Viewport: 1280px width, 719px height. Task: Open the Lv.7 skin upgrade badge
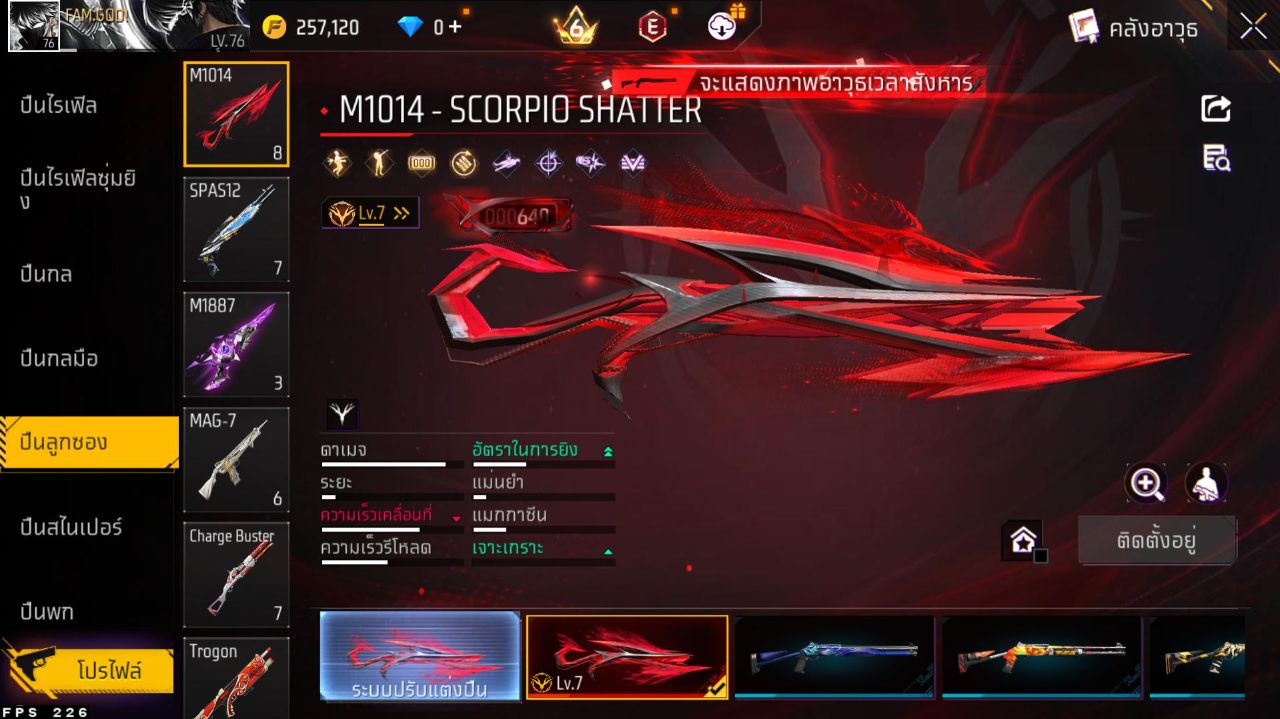click(x=370, y=213)
